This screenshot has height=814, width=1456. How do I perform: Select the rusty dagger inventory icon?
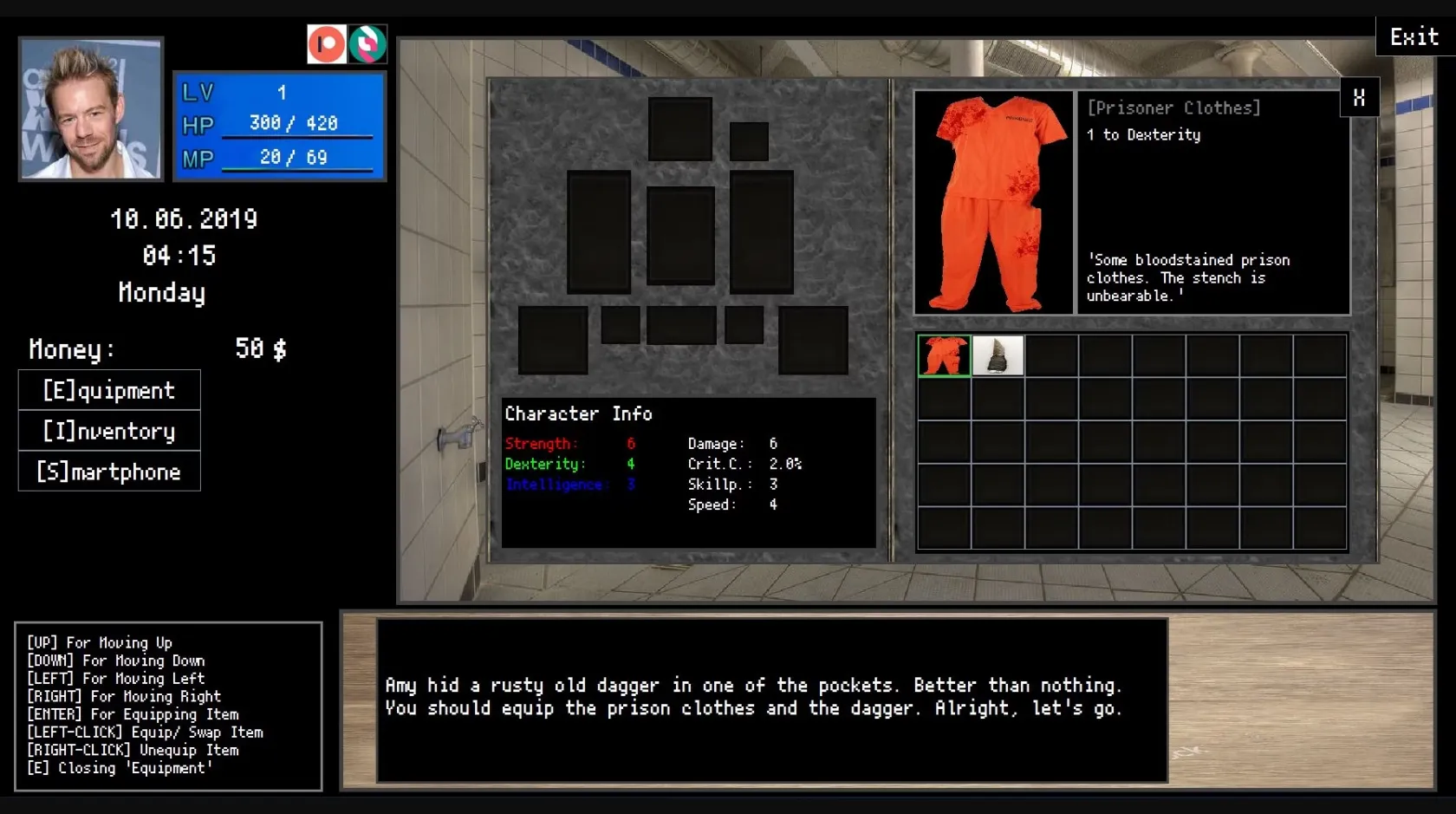[x=998, y=355]
